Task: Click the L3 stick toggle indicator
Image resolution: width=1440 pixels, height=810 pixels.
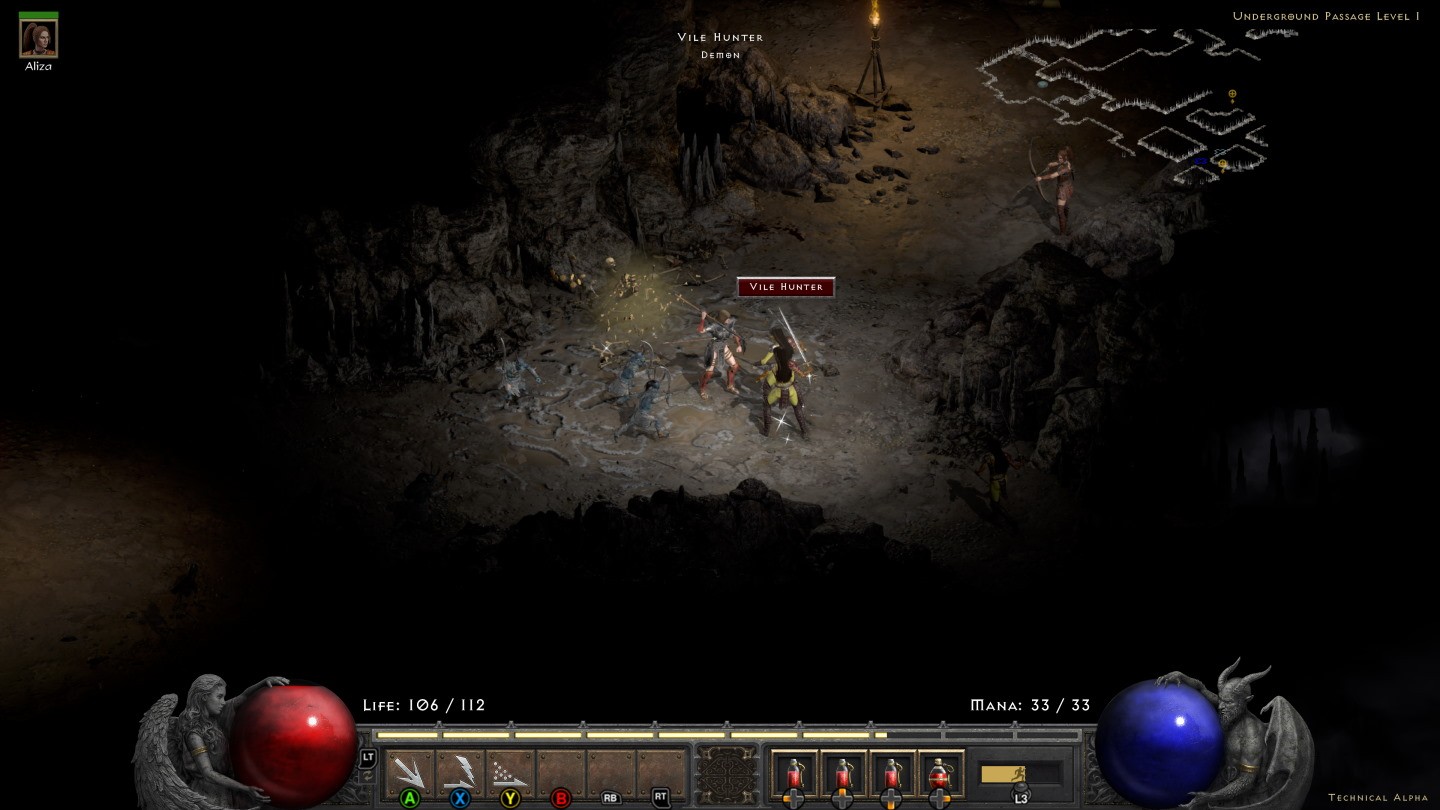Action: tap(1020, 796)
